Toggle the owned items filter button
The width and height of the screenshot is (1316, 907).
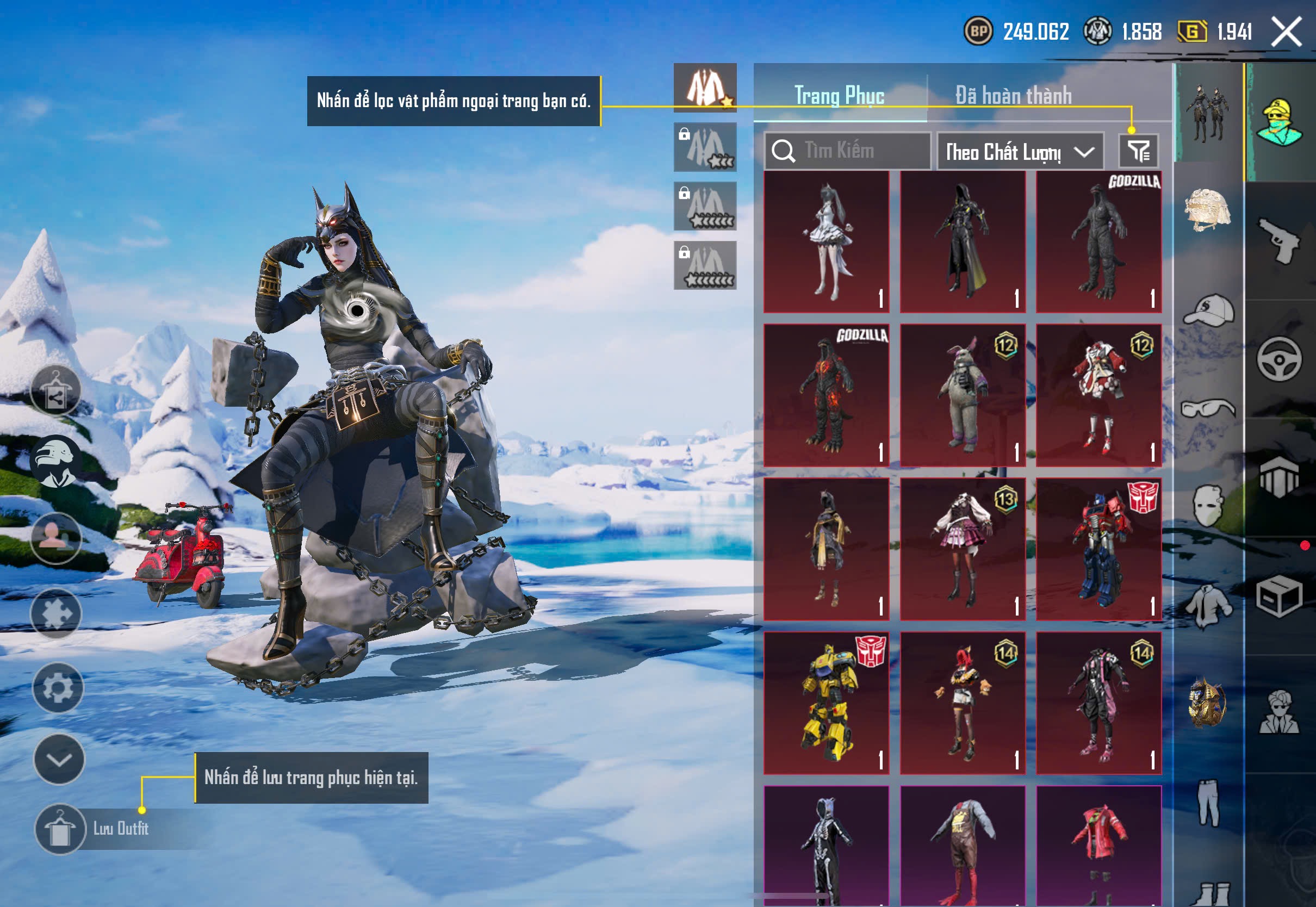pos(1138,151)
